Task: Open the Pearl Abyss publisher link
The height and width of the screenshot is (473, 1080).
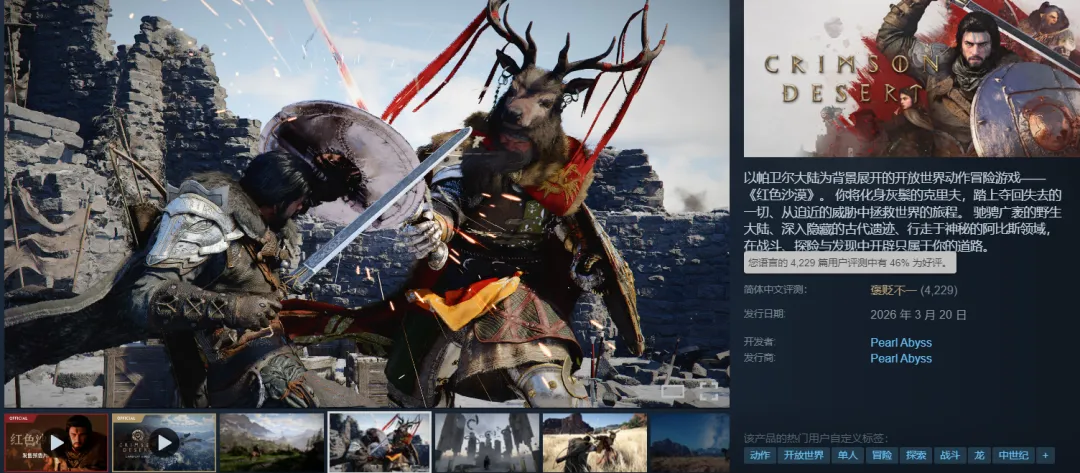Action: [x=901, y=358]
